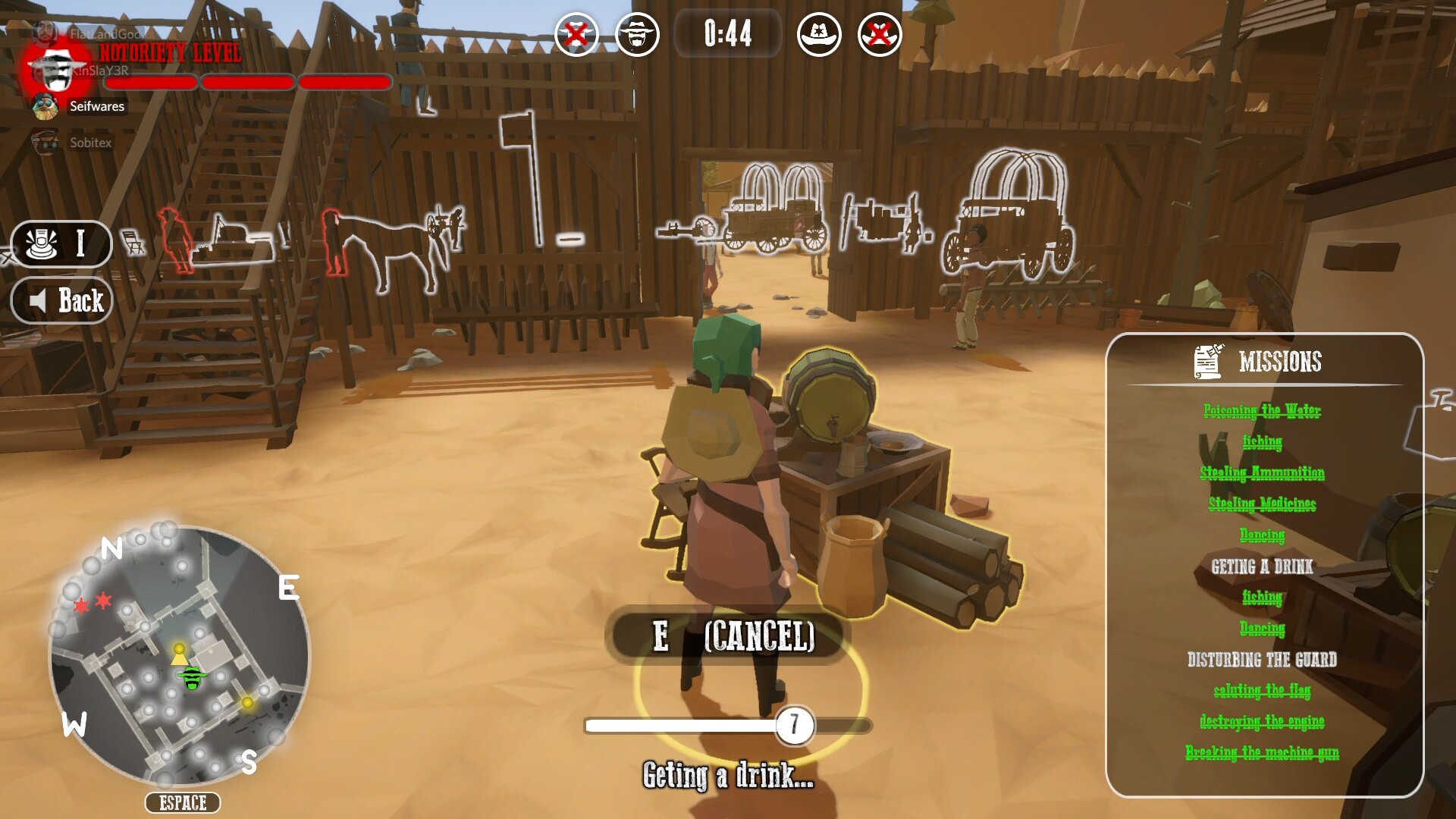1456x819 pixels.
Task: Click the ESPACE label below the minimap
Action: (x=182, y=802)
